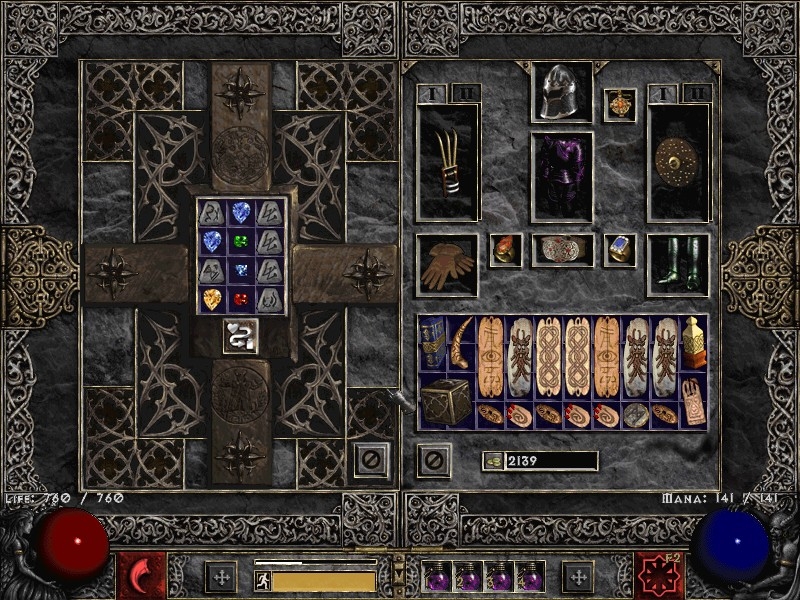Click the gold coins button
The height and width of the screenshot is (600, 800).
[x=492, y=461]
